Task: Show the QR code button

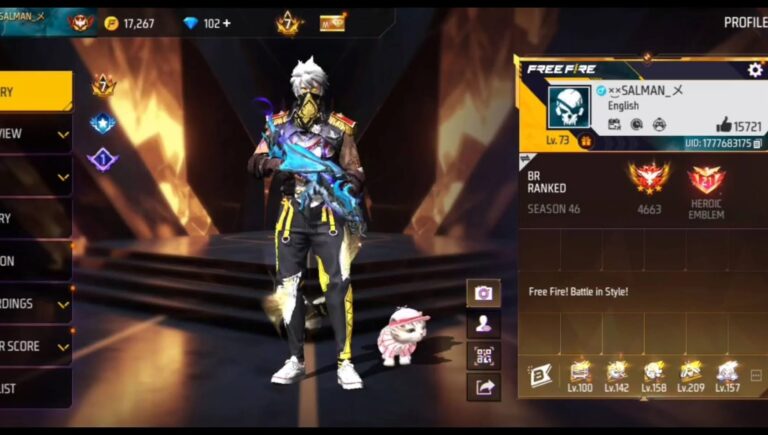Action: click(483, 355)
